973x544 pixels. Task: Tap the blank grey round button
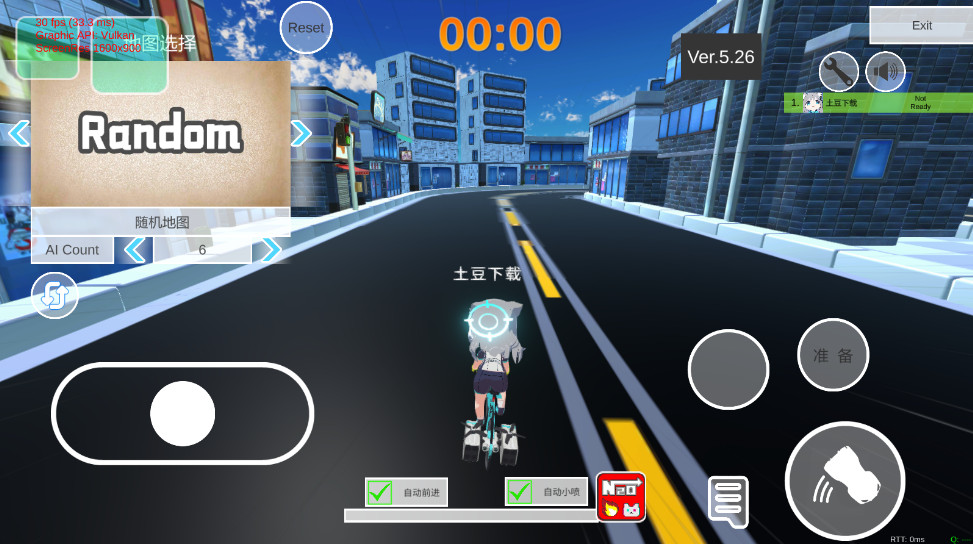click(x=728, y=369)
